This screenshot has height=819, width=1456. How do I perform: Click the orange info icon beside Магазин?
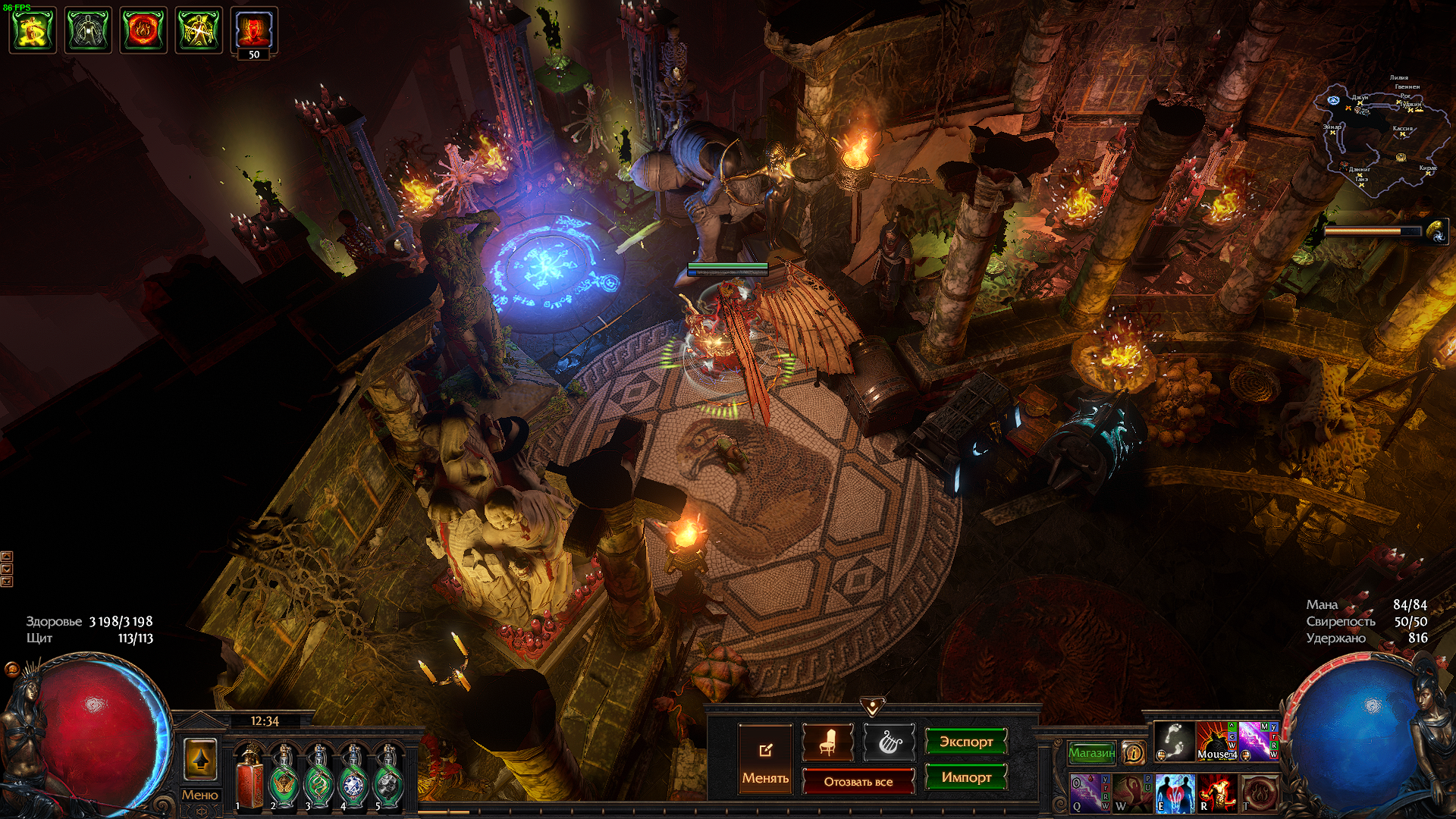click(1133, 752)
